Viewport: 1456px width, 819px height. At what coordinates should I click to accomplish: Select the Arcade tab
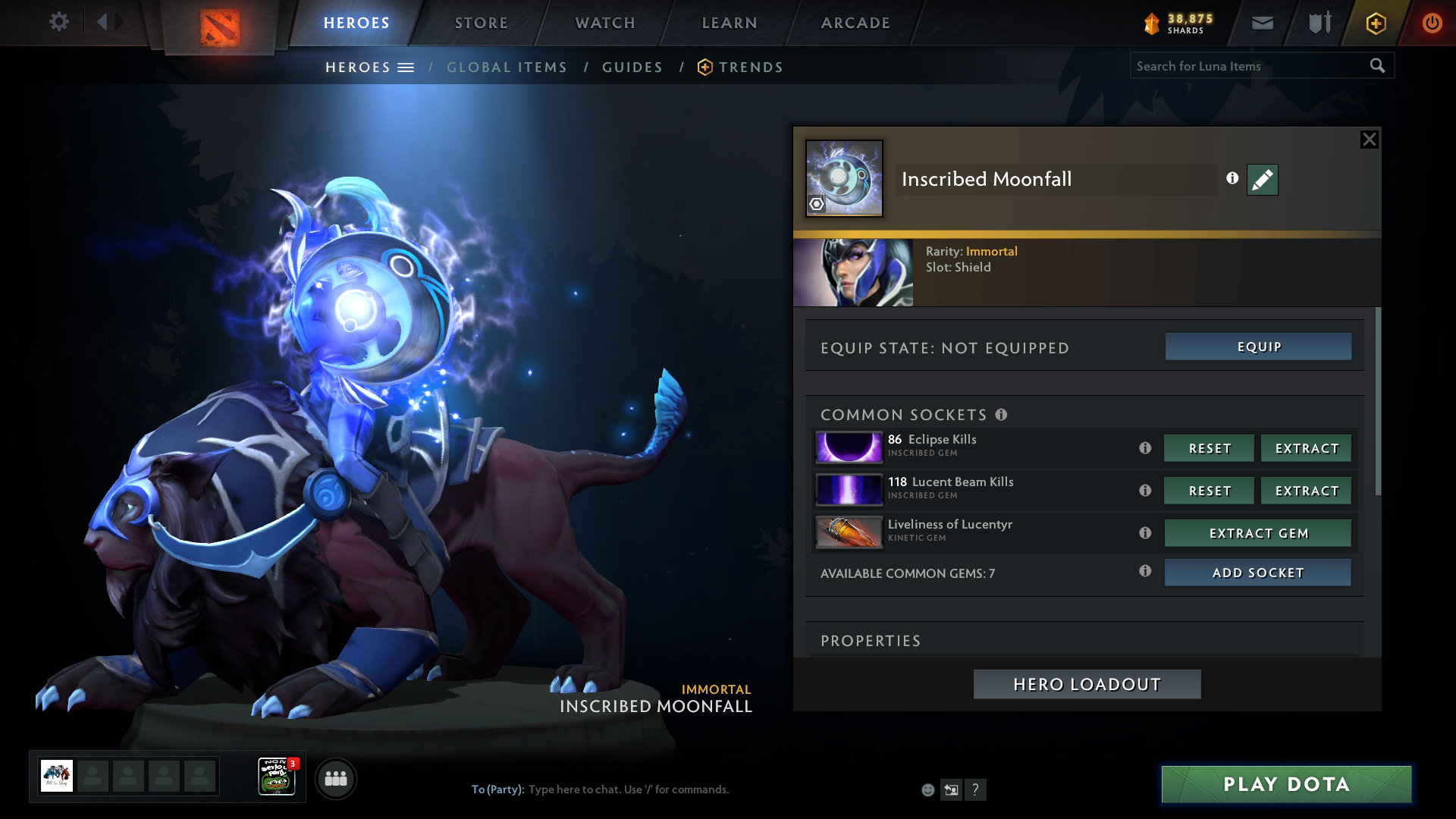click(x=855, y=23)
